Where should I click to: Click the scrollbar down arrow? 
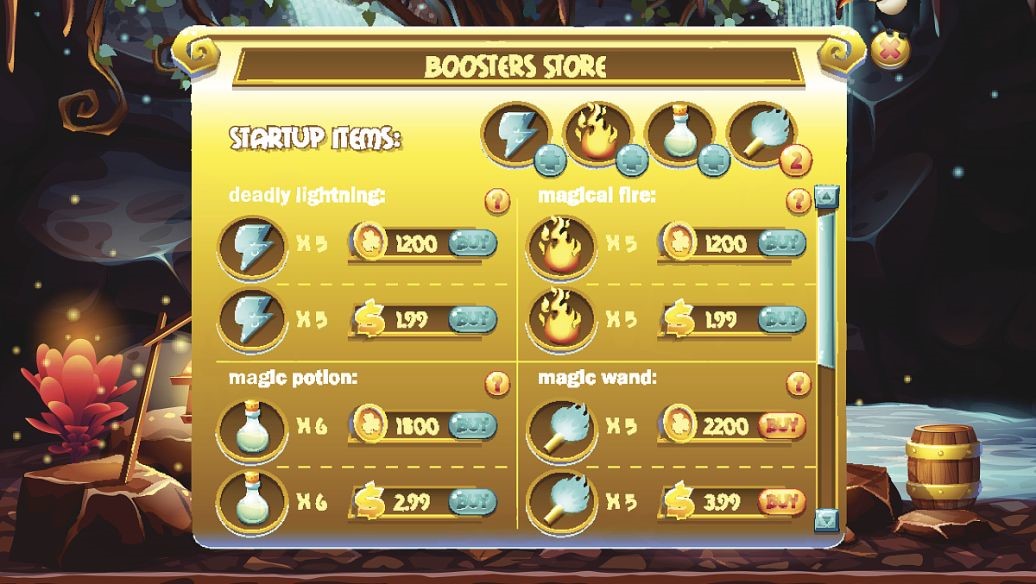[x=826, y=519]
